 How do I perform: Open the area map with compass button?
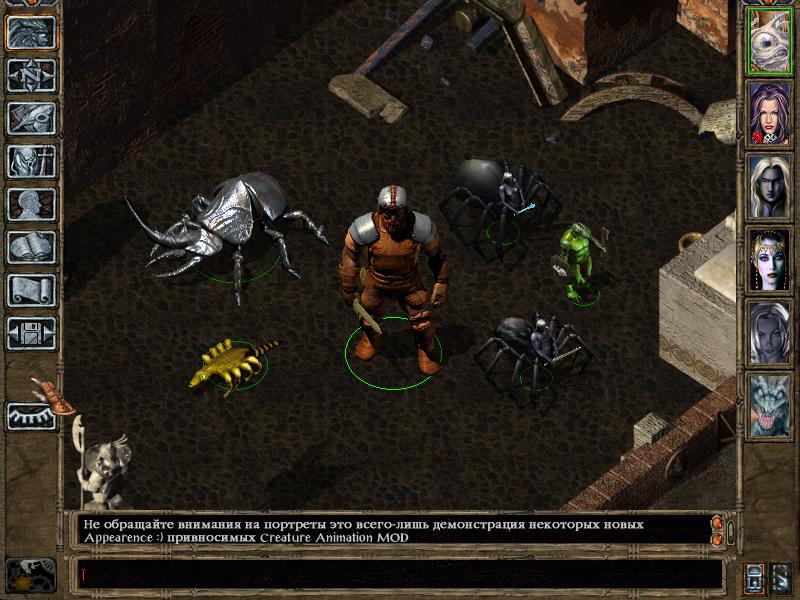(x=31, y=75)
